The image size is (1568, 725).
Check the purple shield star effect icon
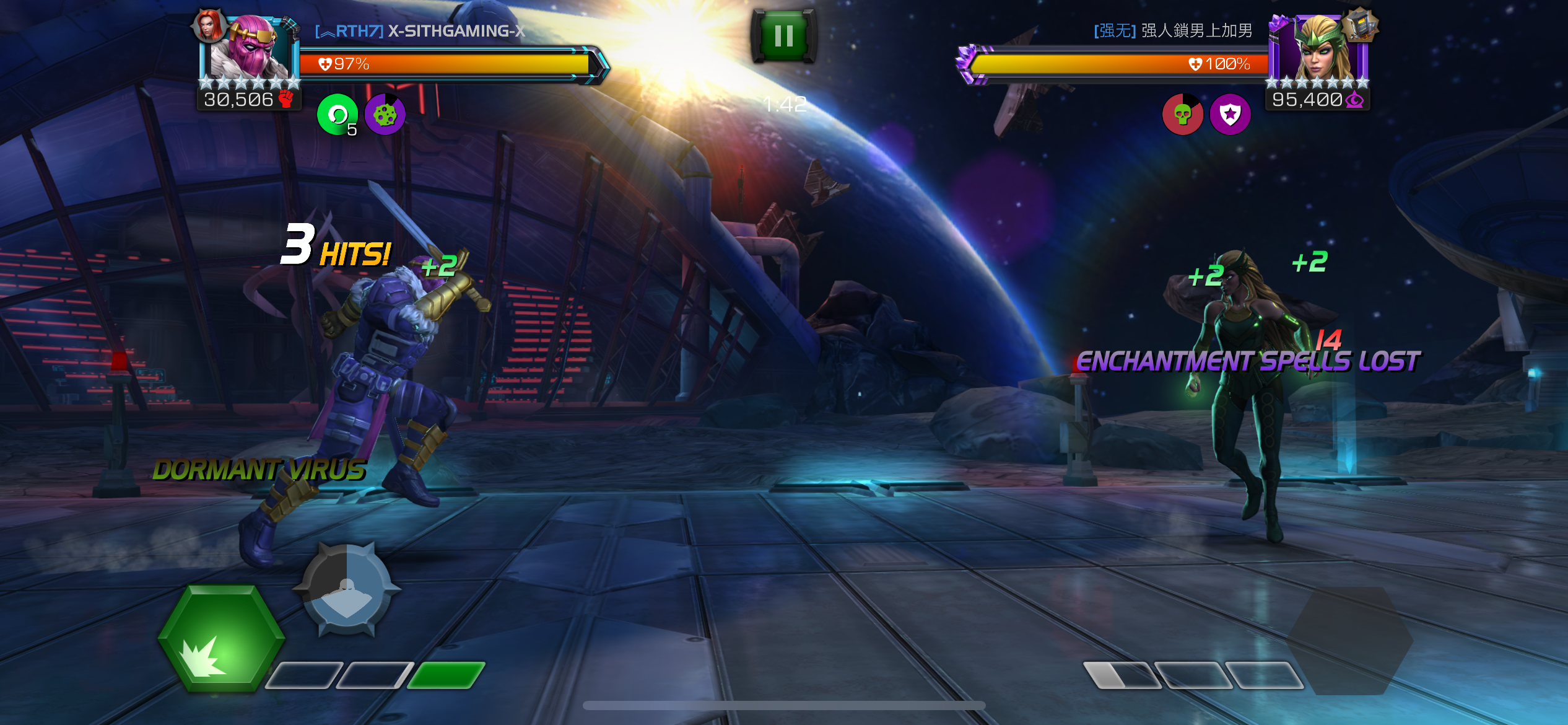[x=1230, y=114]
